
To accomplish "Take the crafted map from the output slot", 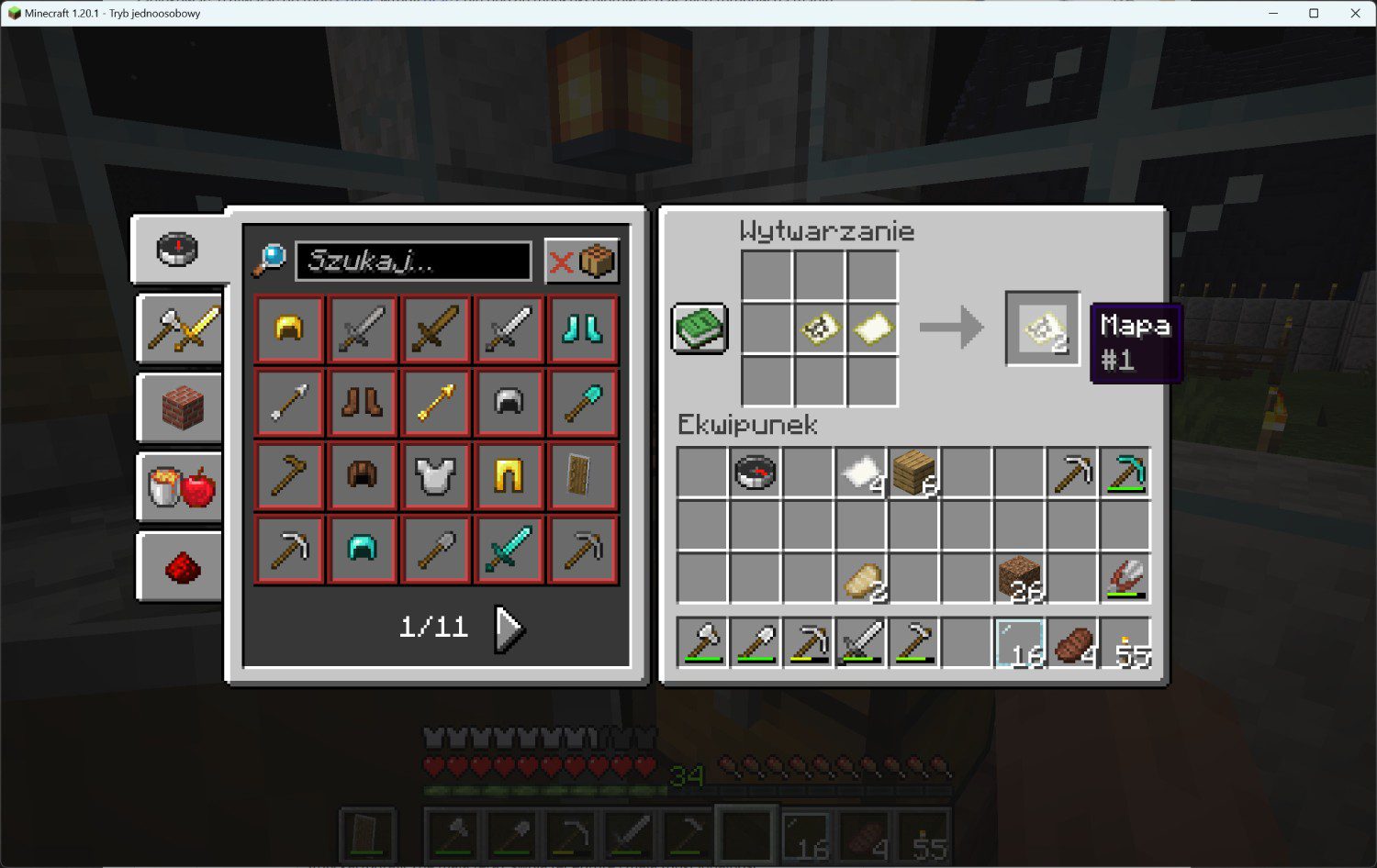I will [1043, 328].
